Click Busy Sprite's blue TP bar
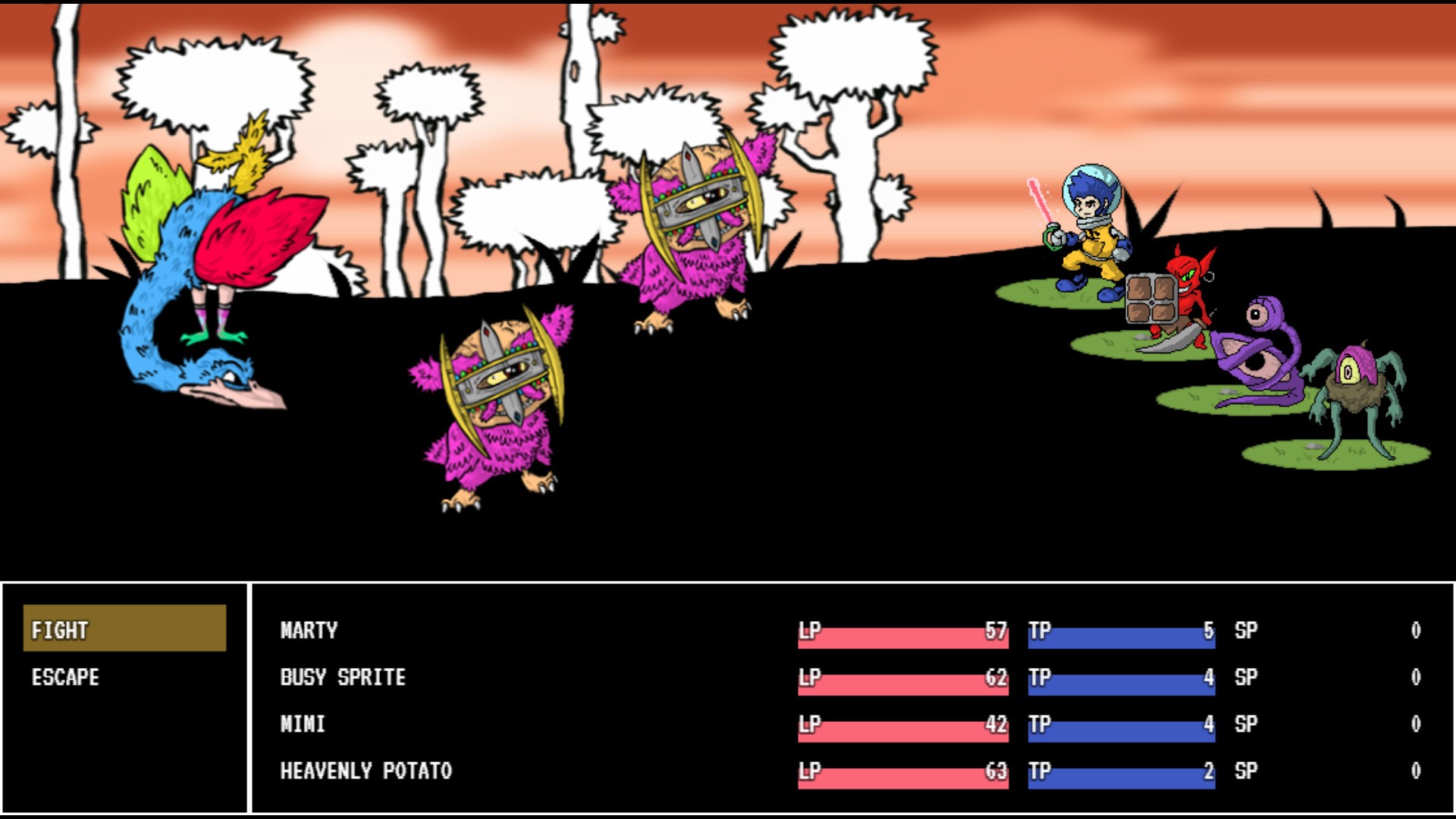1456x819 pixels. (1122, 678)
